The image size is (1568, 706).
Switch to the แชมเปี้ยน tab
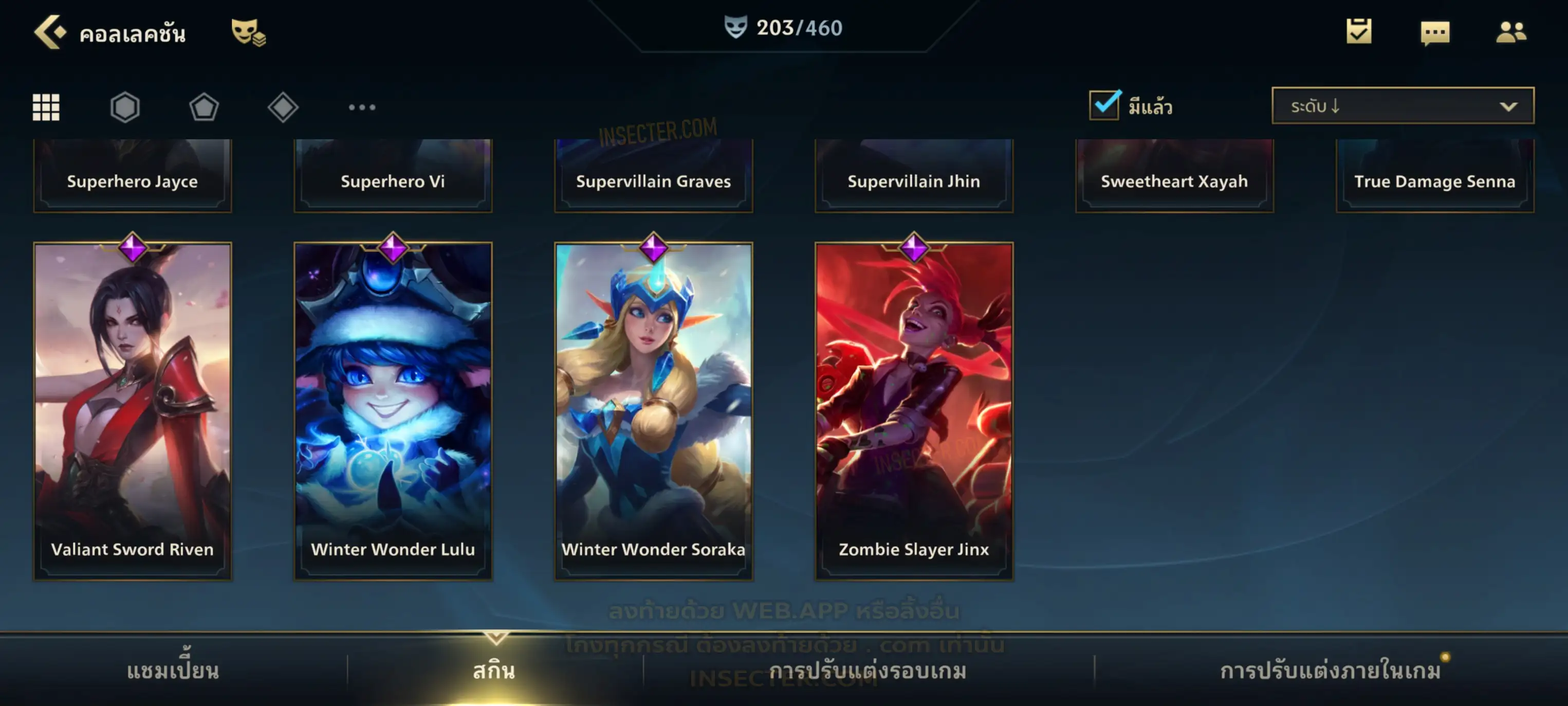pos(173,671)
